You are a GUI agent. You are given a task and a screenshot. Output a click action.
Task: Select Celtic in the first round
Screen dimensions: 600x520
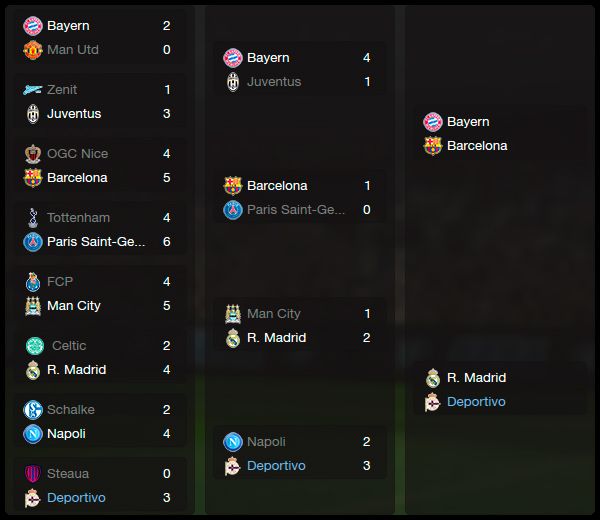[x=68, y=346]
